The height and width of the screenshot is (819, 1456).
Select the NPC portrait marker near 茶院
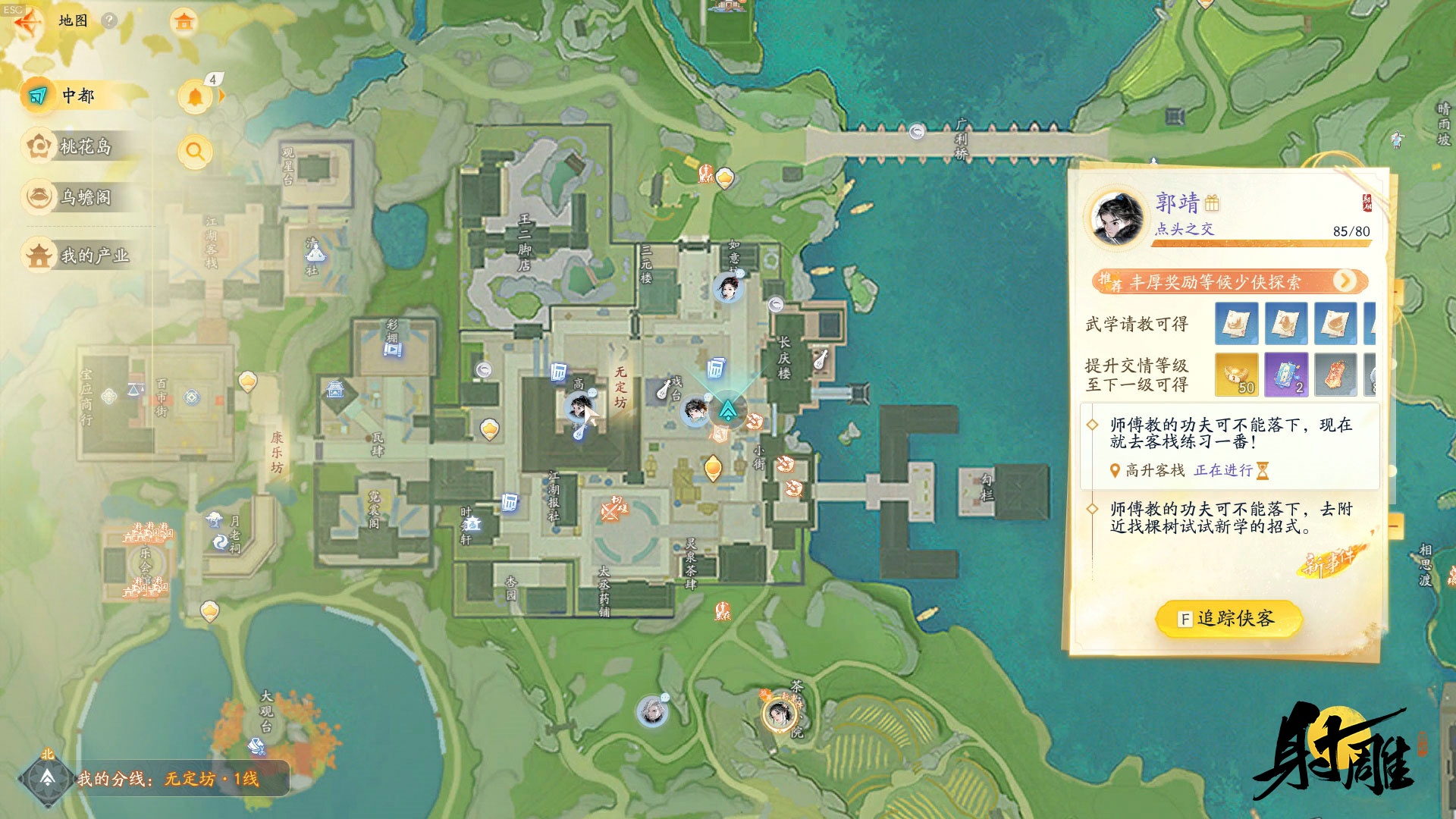779,714
